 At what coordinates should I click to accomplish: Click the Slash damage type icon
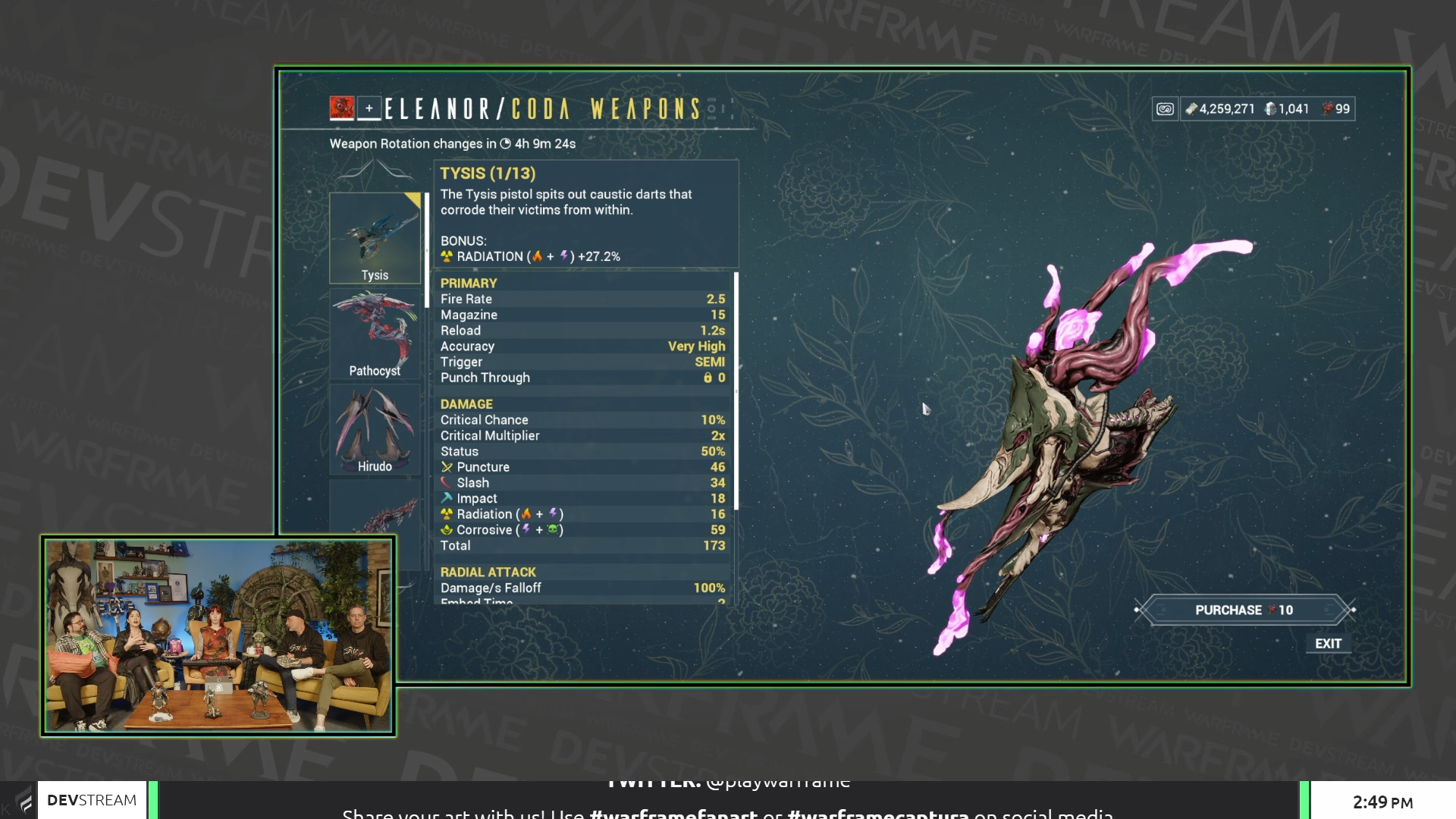tap(447, 482)
